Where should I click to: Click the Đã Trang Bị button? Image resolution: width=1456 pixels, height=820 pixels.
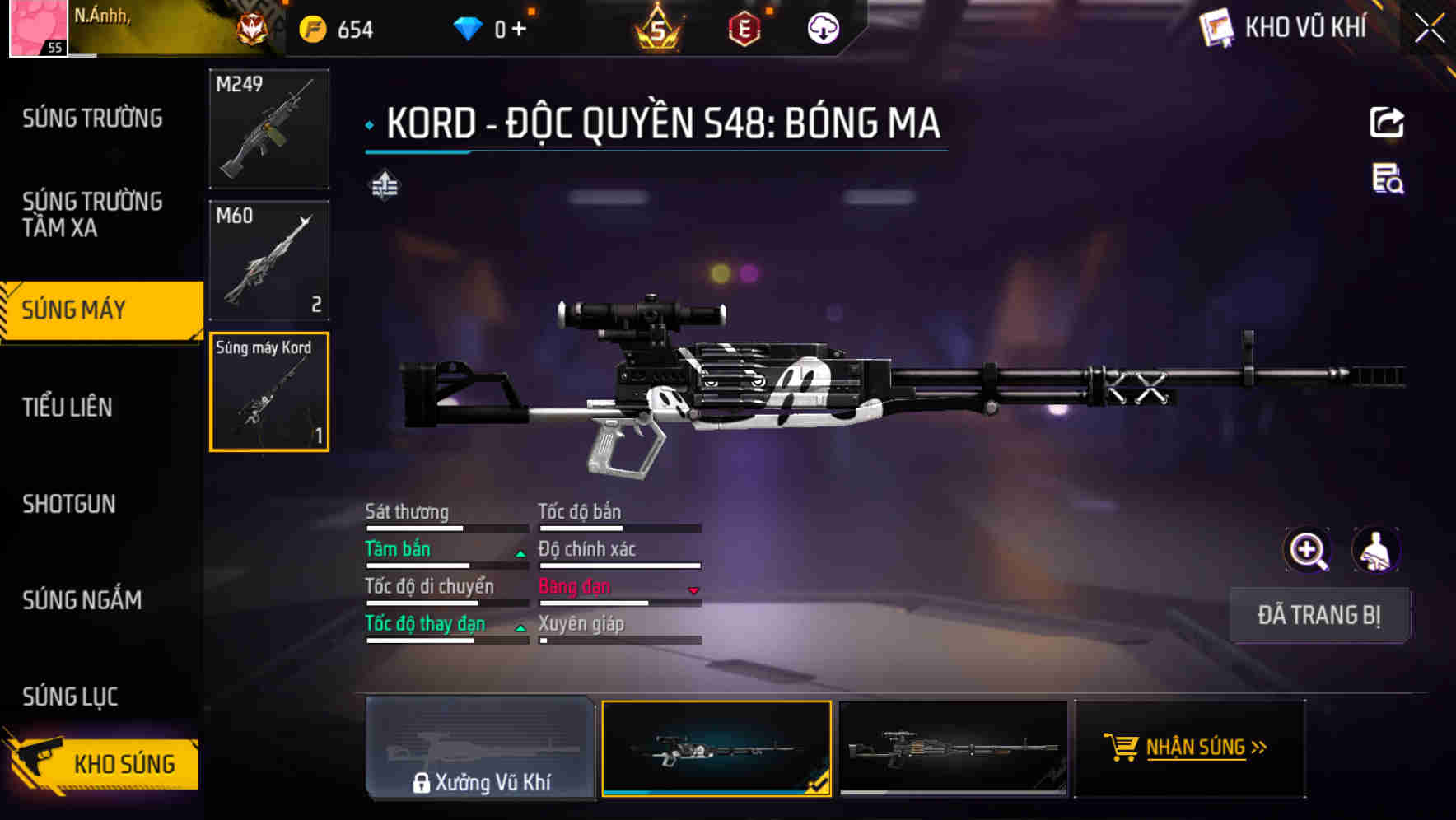click(x=1318, y=615)
